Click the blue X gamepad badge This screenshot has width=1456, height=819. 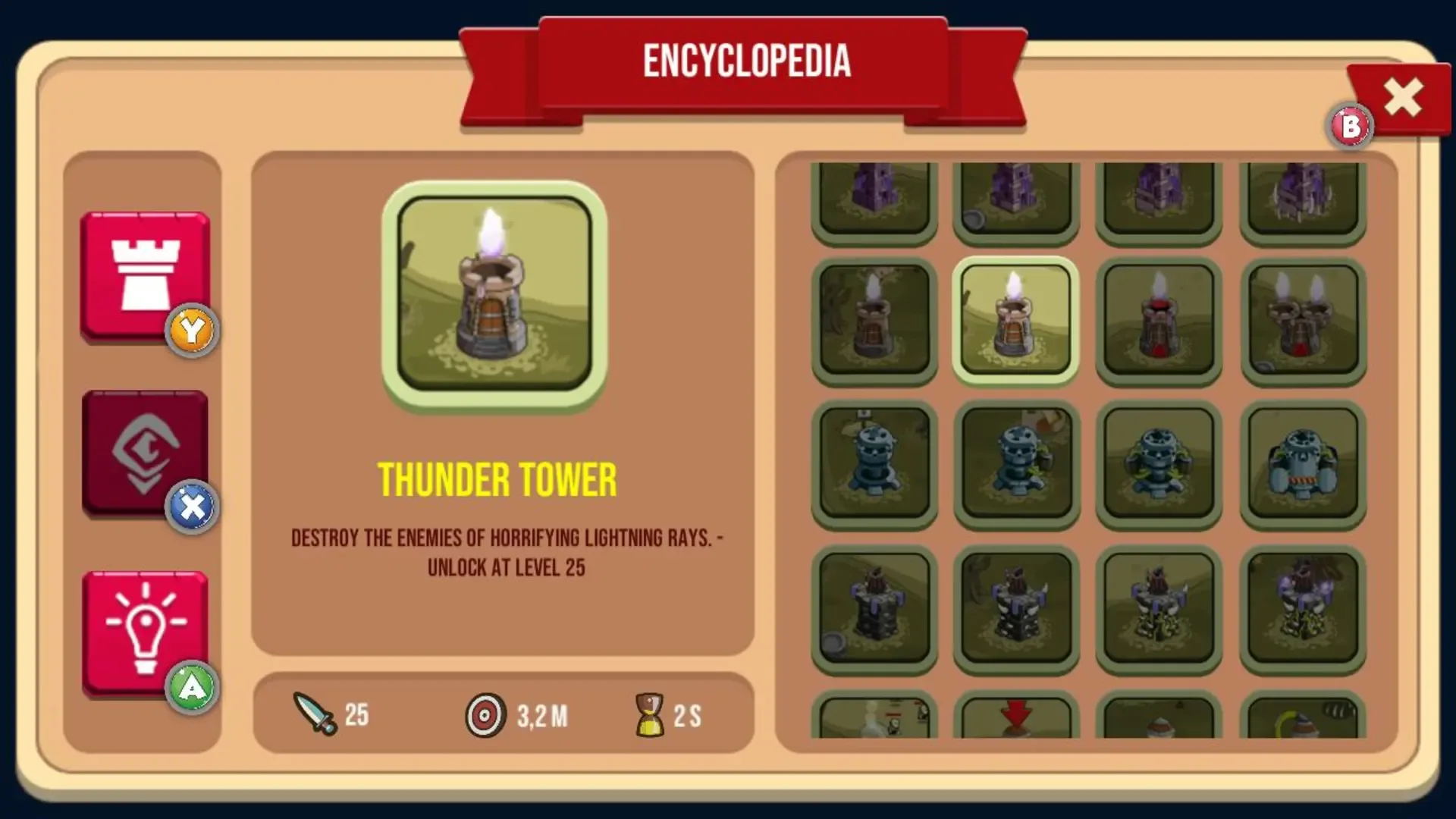point(193,507)
